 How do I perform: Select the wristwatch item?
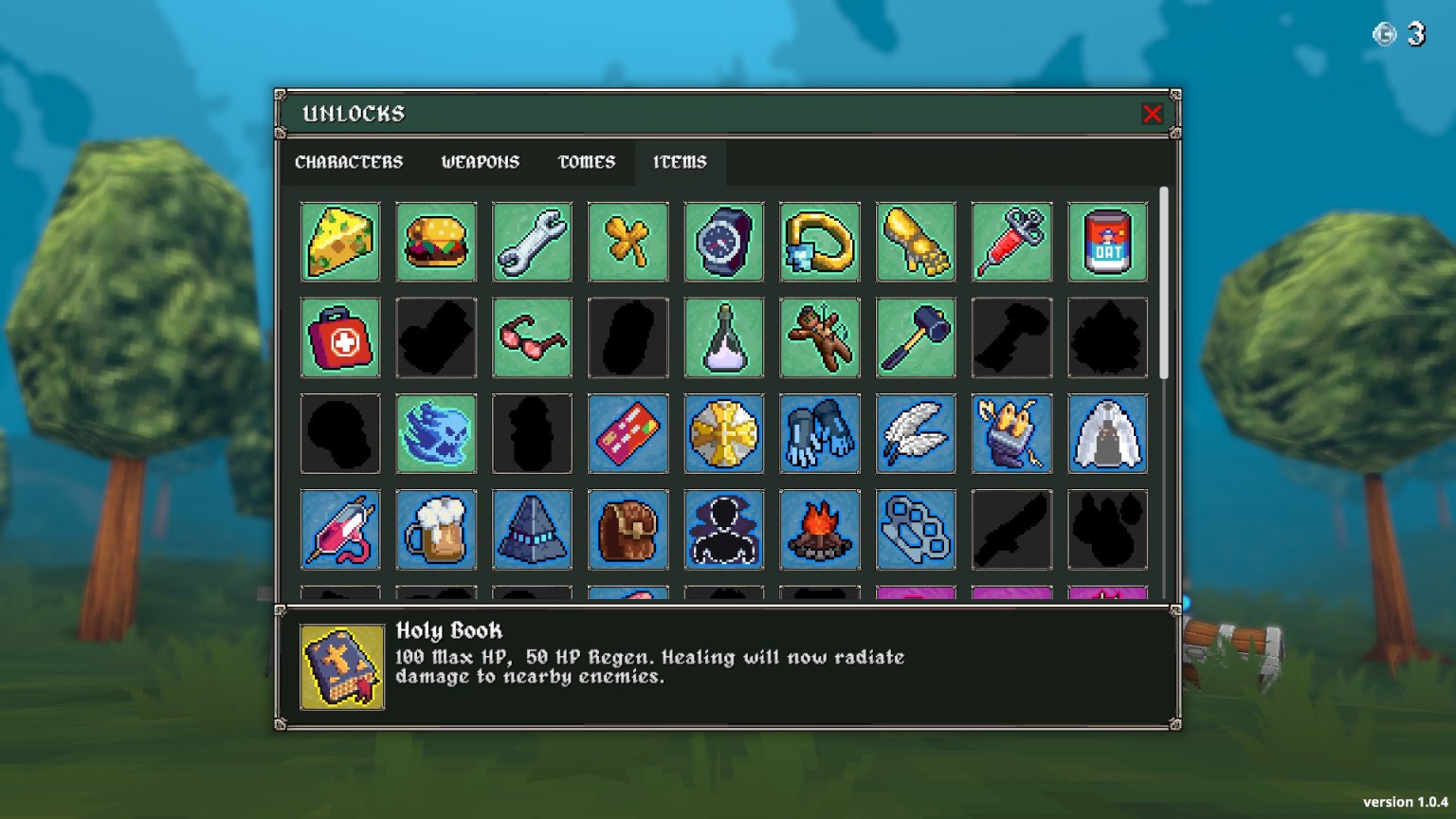click(724, 242)
